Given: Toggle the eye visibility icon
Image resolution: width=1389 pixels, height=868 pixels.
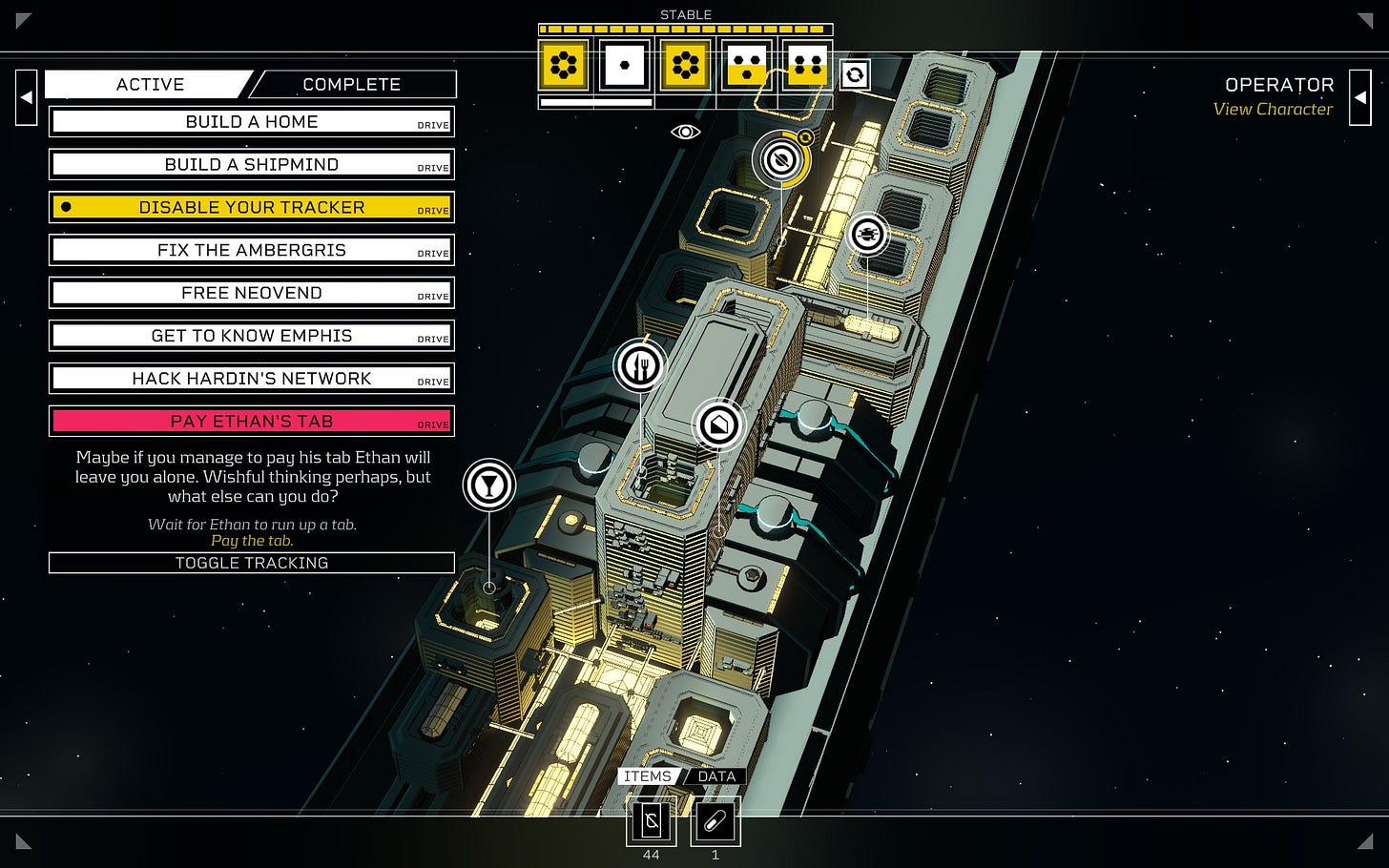Looking at the screenshot, I should tap(685, 132).
